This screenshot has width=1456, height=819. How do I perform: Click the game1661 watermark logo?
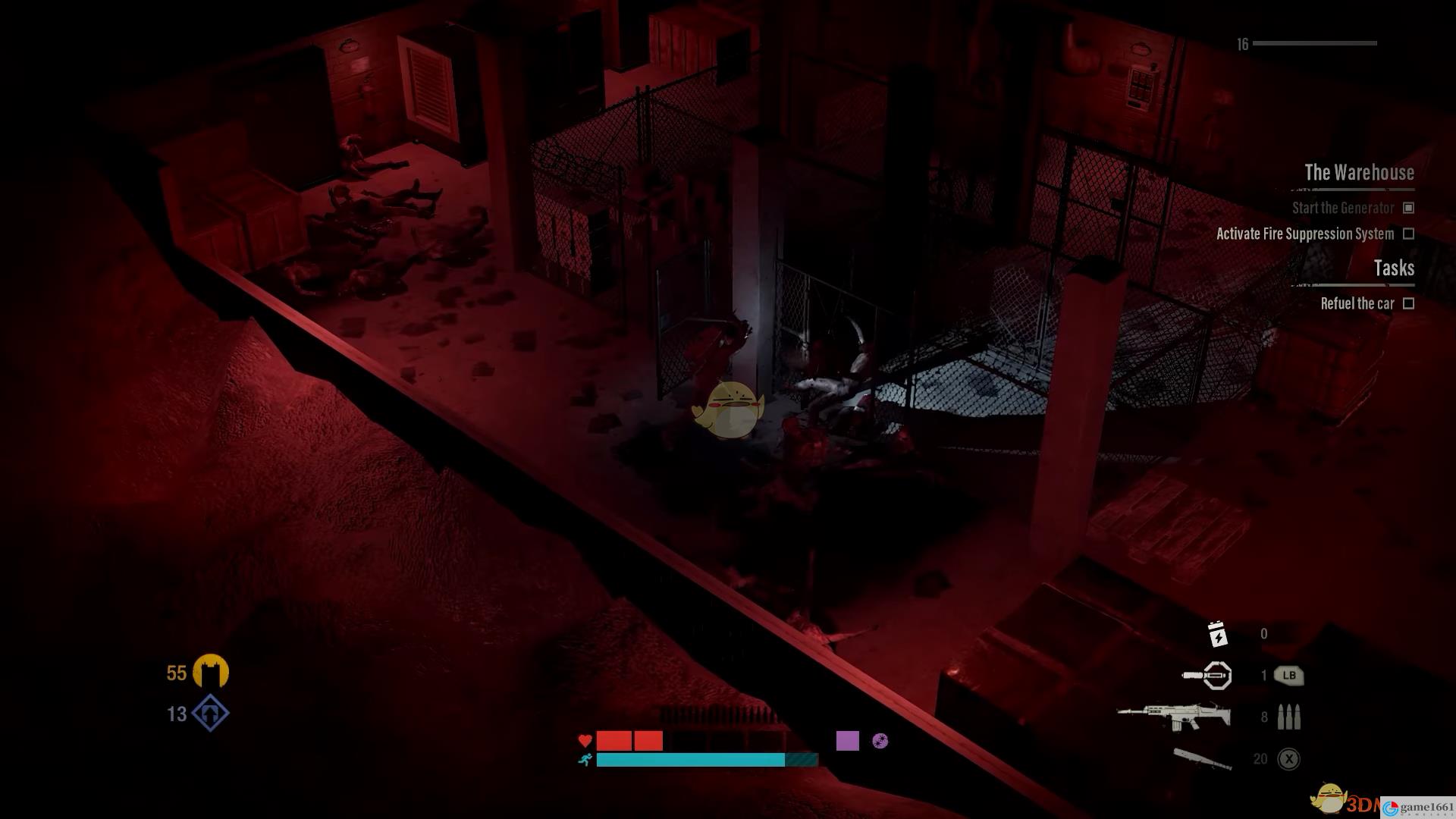1418,808
